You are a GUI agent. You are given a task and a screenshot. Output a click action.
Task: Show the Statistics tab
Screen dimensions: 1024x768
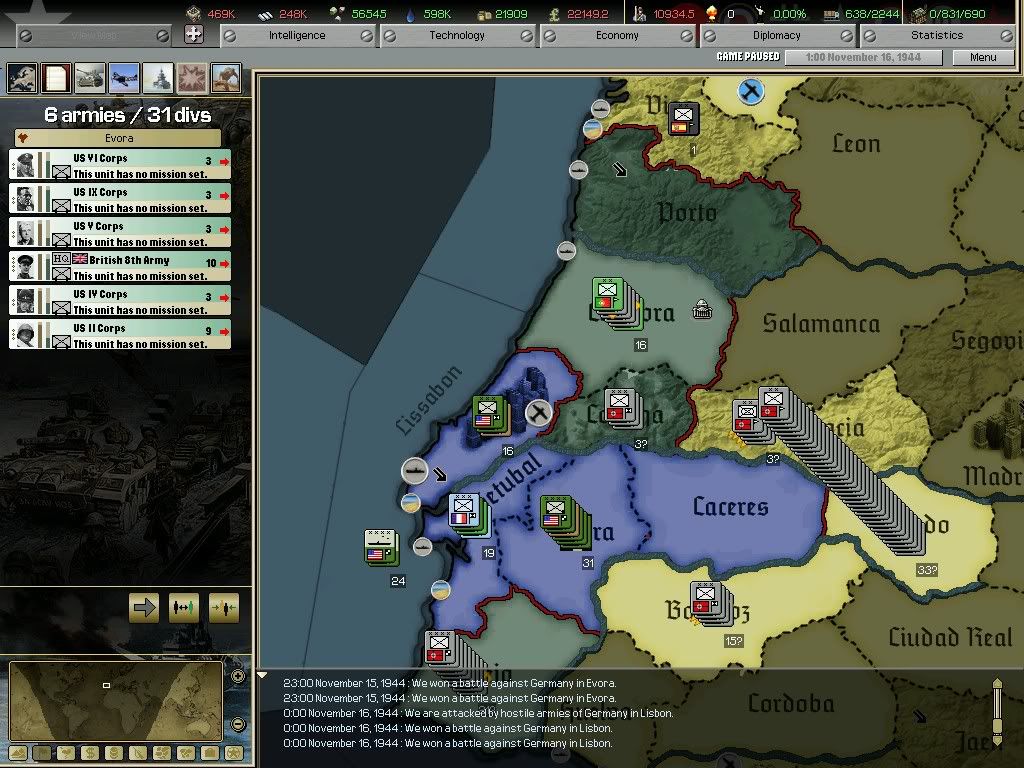click(x=937, y=36)
